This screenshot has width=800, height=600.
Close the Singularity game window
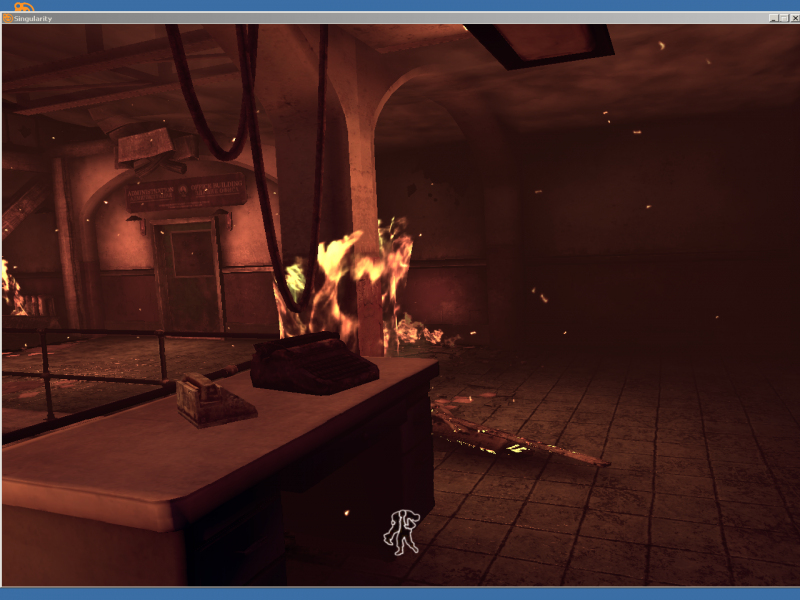tap(794, 18)
